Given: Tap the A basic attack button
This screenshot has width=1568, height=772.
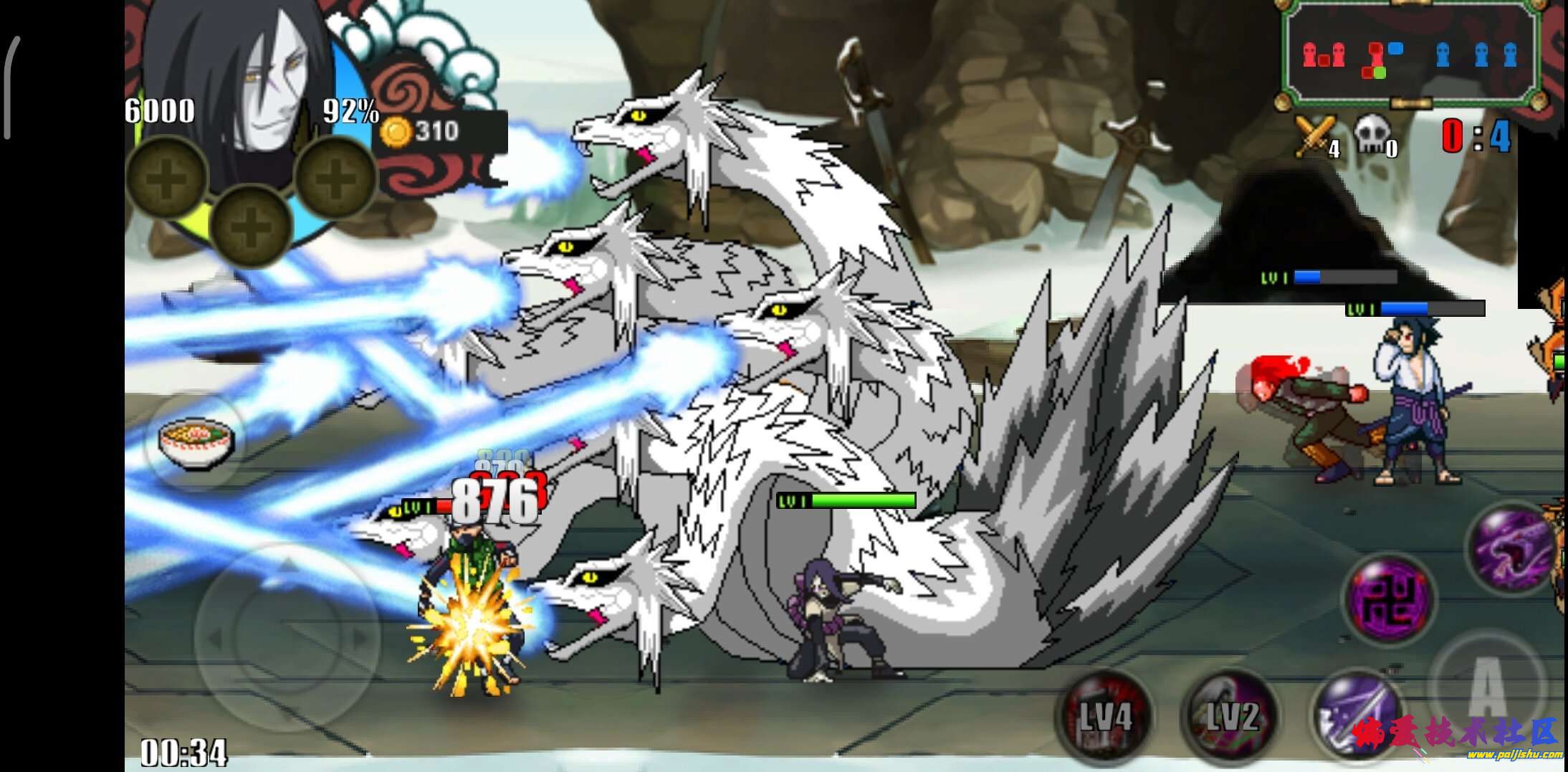Looking at the screenshot, I should tap(1487, 686).
